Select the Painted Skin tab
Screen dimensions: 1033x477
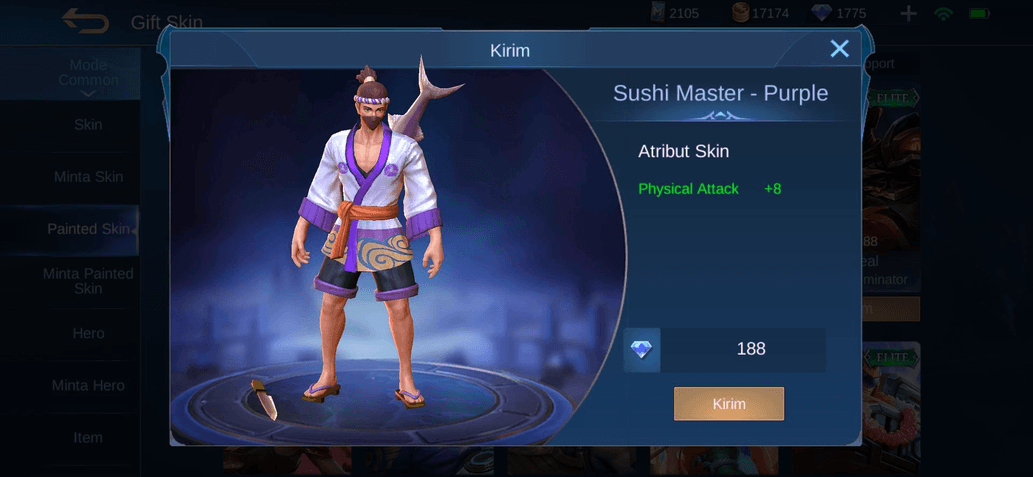coord(88,229)
